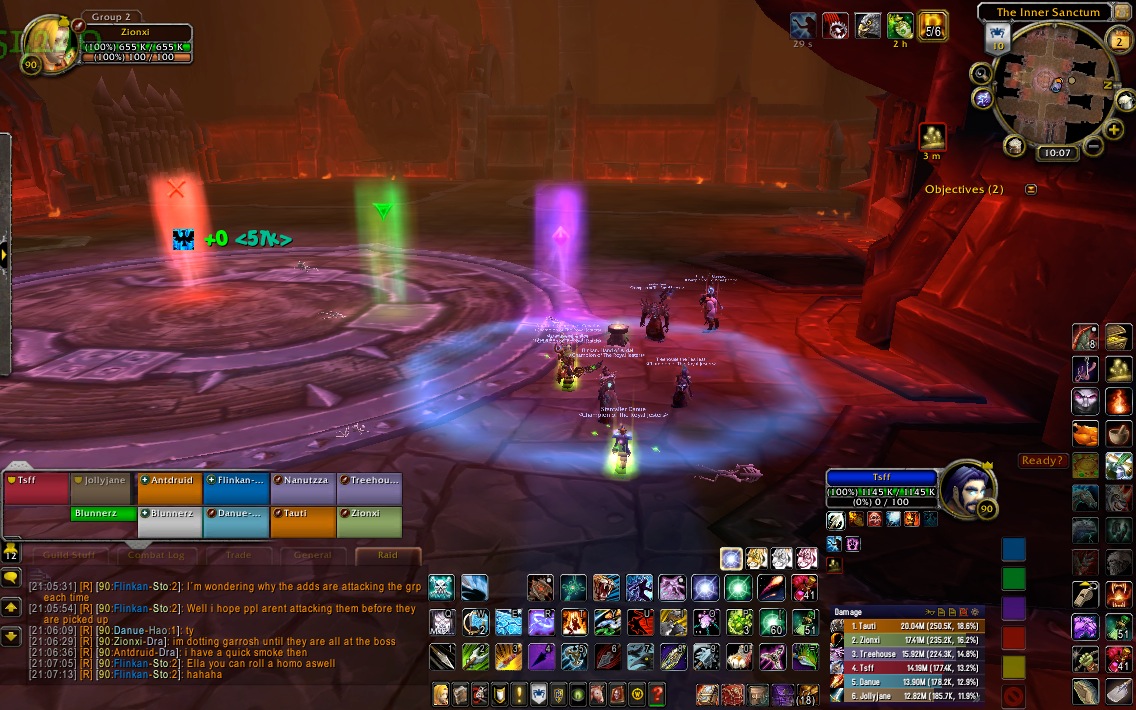Screen dimensions: 1136x710
Task: Open the damage meter settings gear
Action: (x=974, y=611)
